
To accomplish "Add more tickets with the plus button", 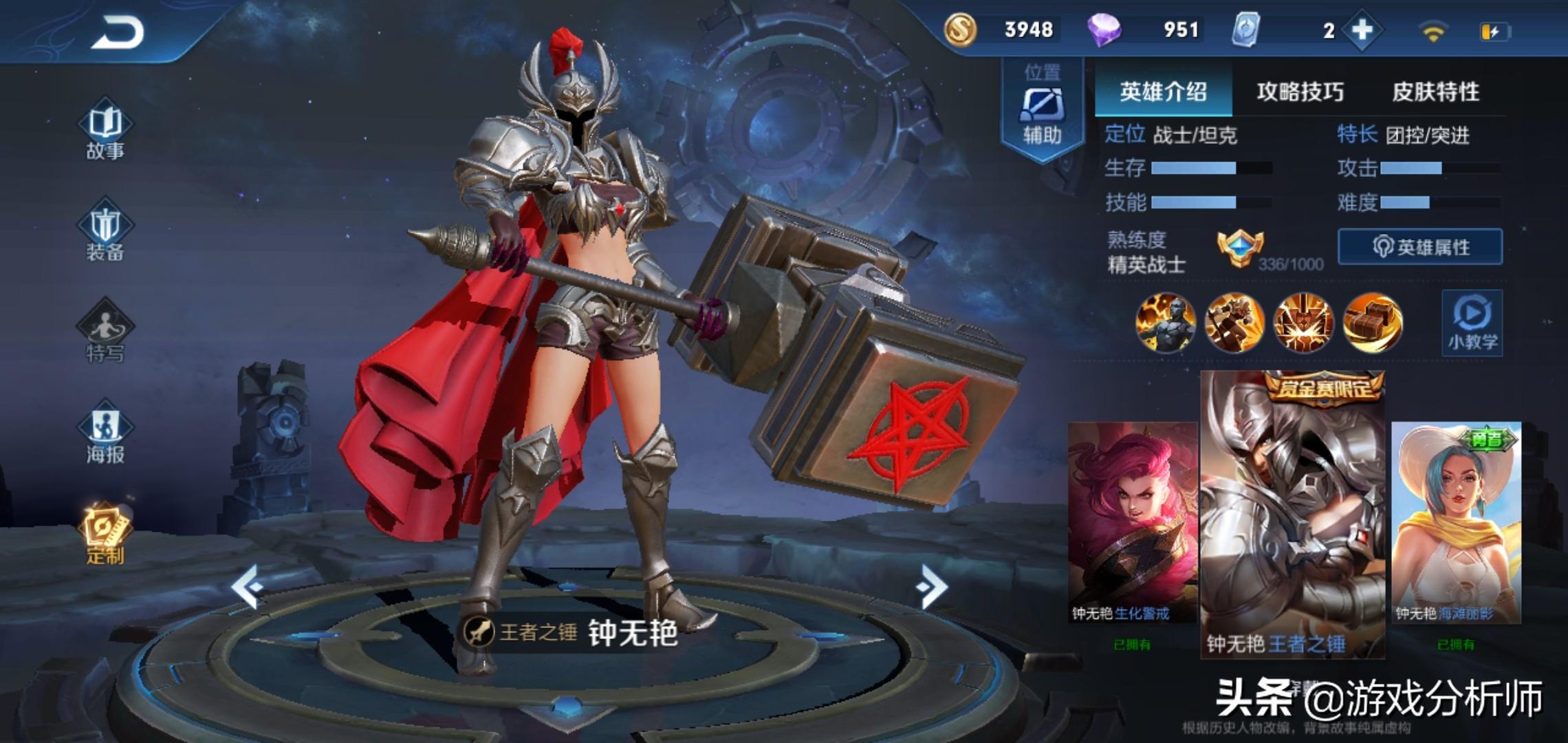I will 1362,30.
